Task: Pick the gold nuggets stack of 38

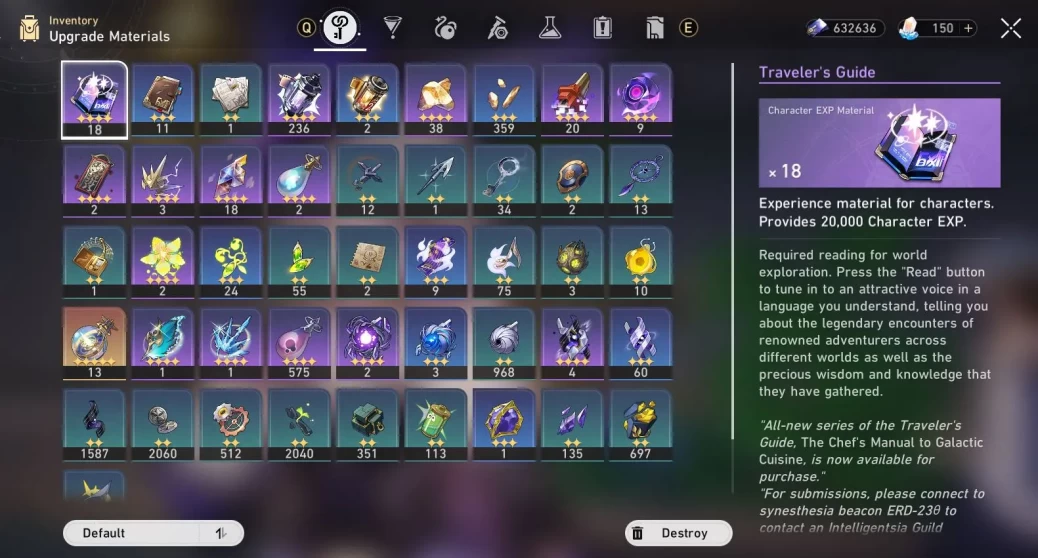Action: pyautogui.click(x=435, y=98)
